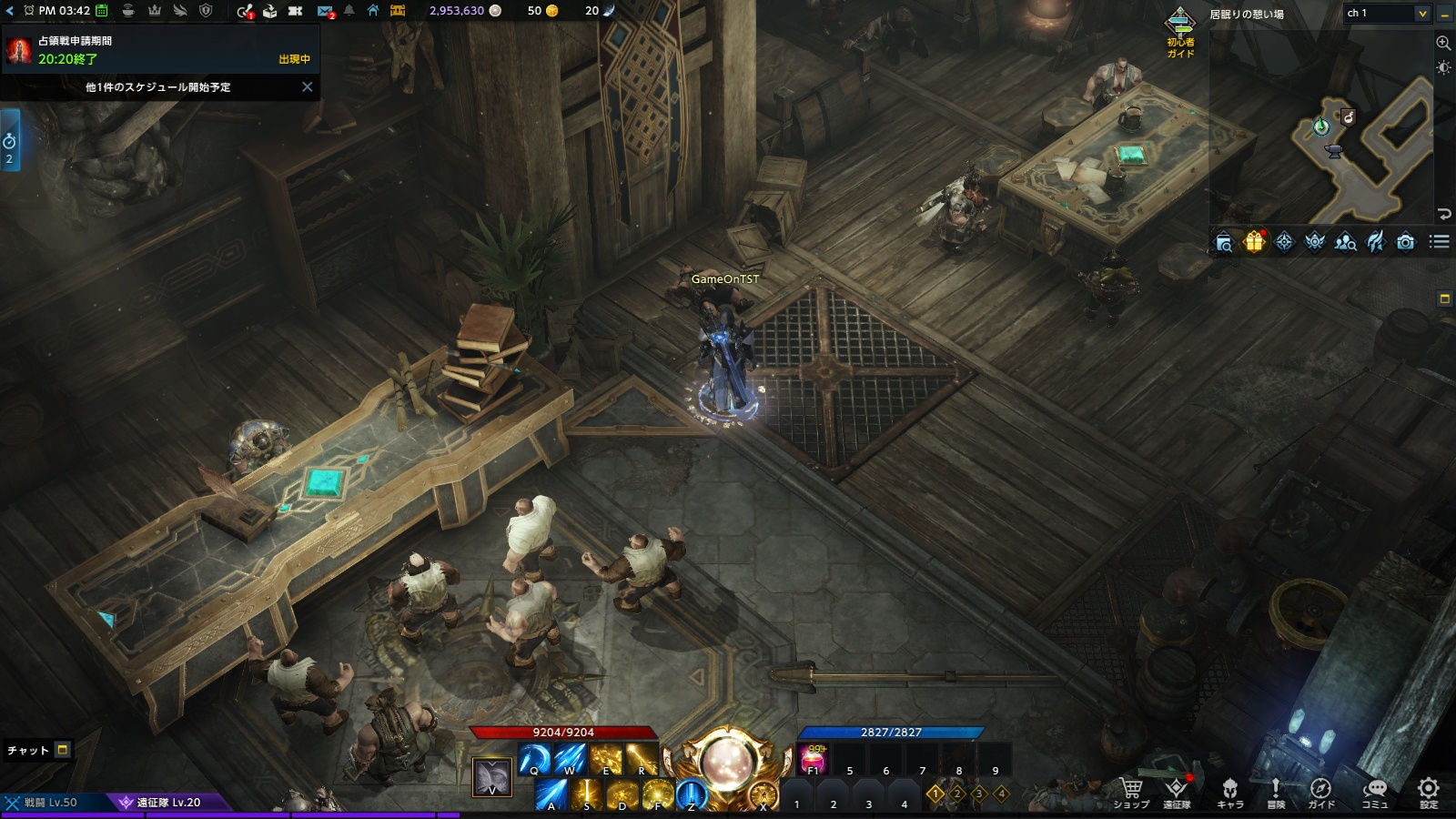Expand the チャット chat window

(x=63, y=750)
